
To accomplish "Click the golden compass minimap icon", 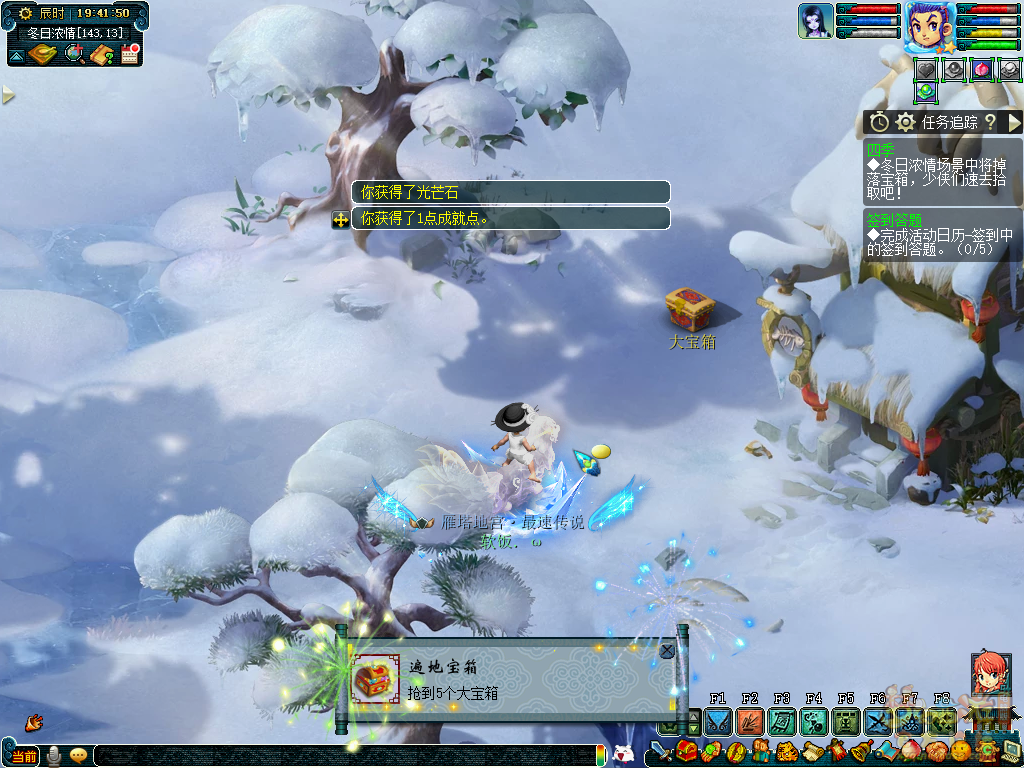I will pos(44,54).
